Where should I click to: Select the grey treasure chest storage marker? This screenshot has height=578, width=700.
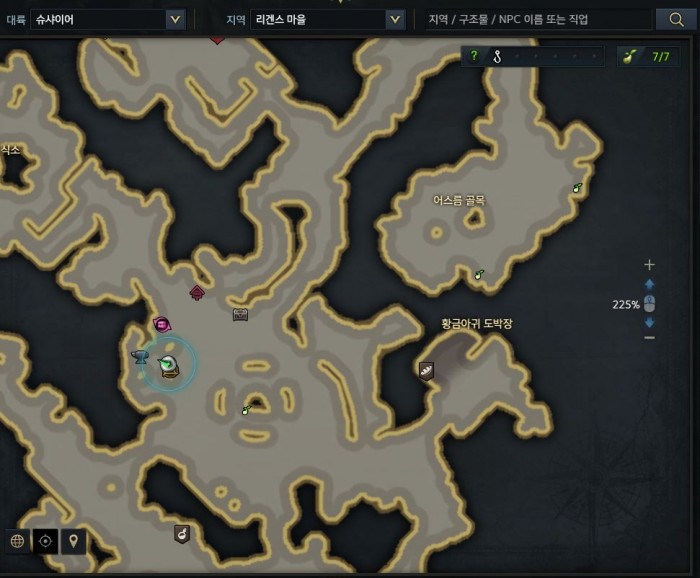pyautogui.click(x=240, y=315)
